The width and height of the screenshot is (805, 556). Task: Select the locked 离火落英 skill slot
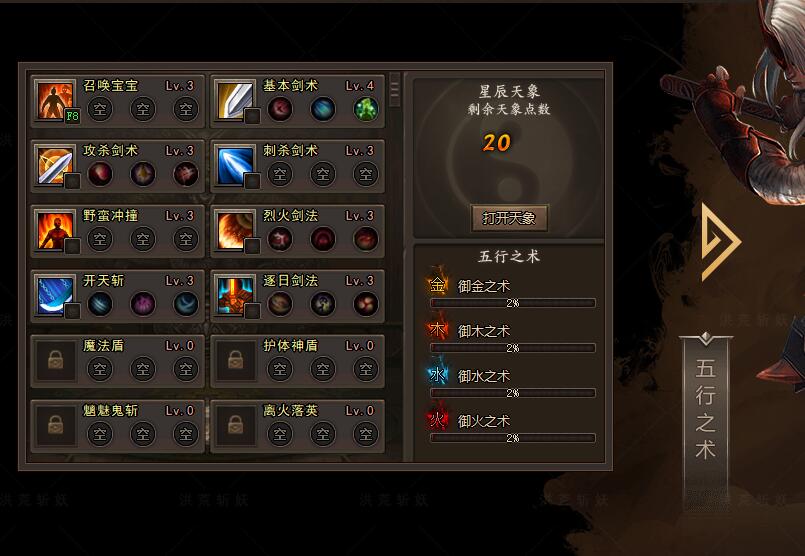(236, 425)
